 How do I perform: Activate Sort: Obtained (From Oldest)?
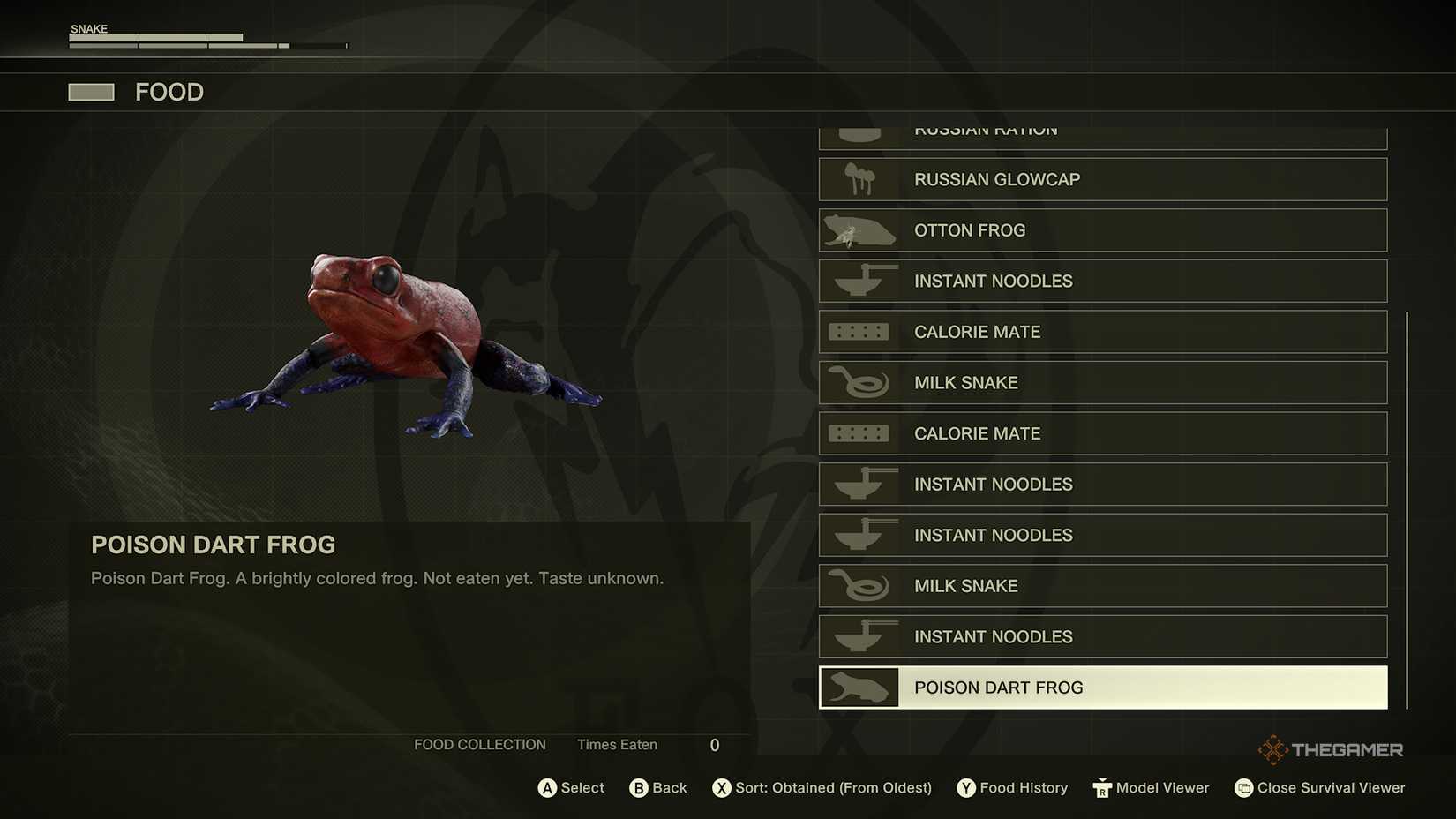tap(821, 787)
